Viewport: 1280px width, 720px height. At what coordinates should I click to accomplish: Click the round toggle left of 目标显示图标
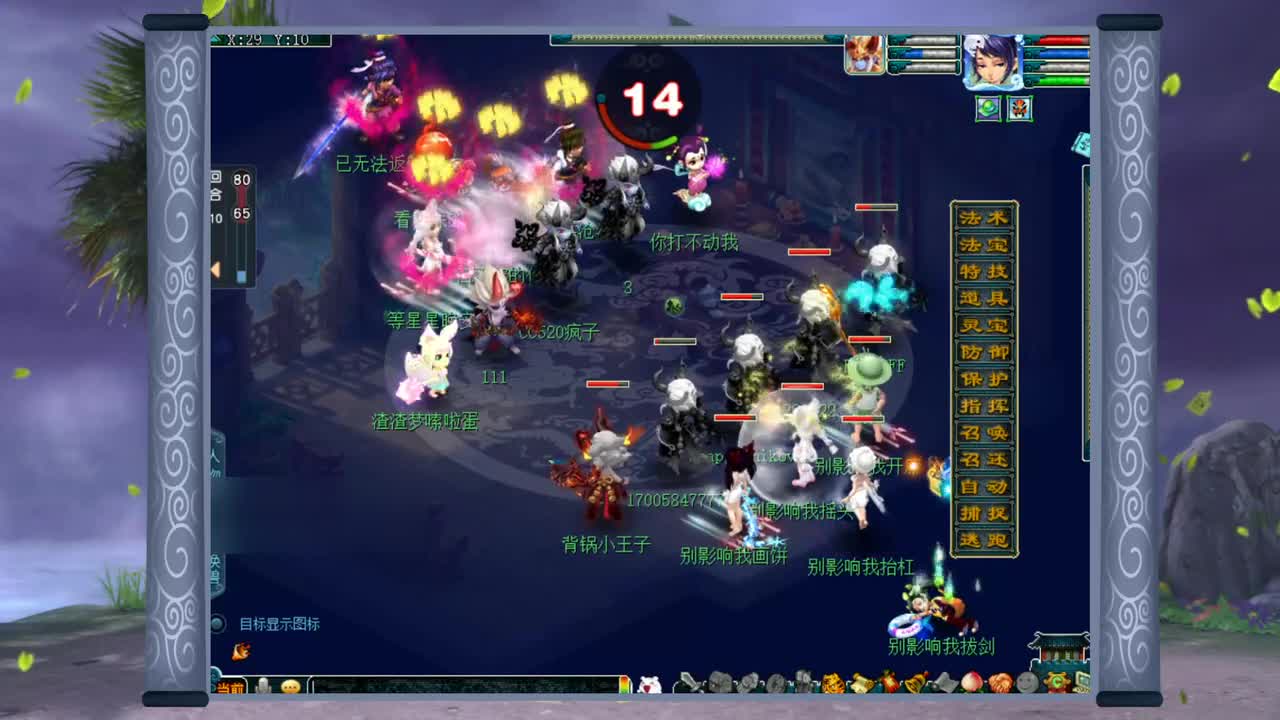point(219,622)
